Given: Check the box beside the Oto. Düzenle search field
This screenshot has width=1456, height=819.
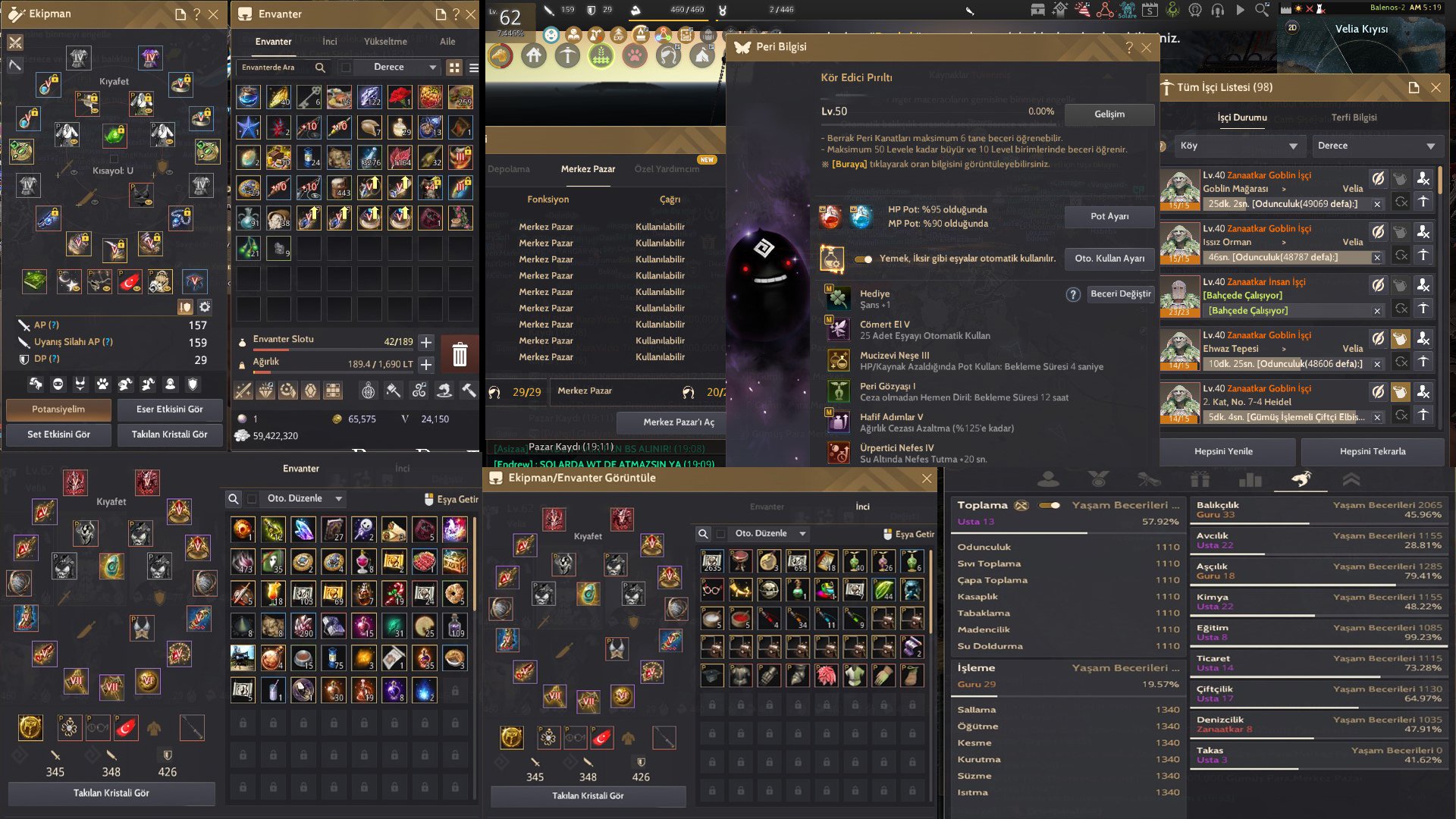Looking at the screenshot, I should pos(252,499).
